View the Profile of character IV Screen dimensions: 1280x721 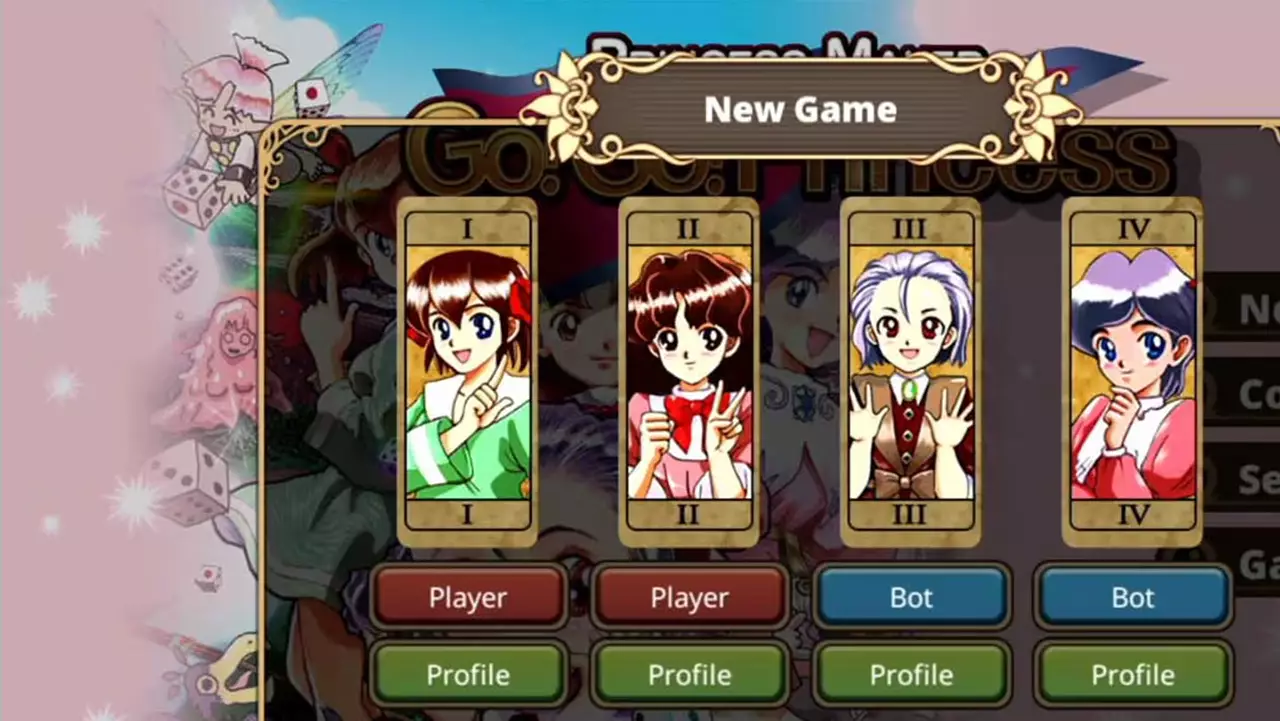click(1132, 674)
